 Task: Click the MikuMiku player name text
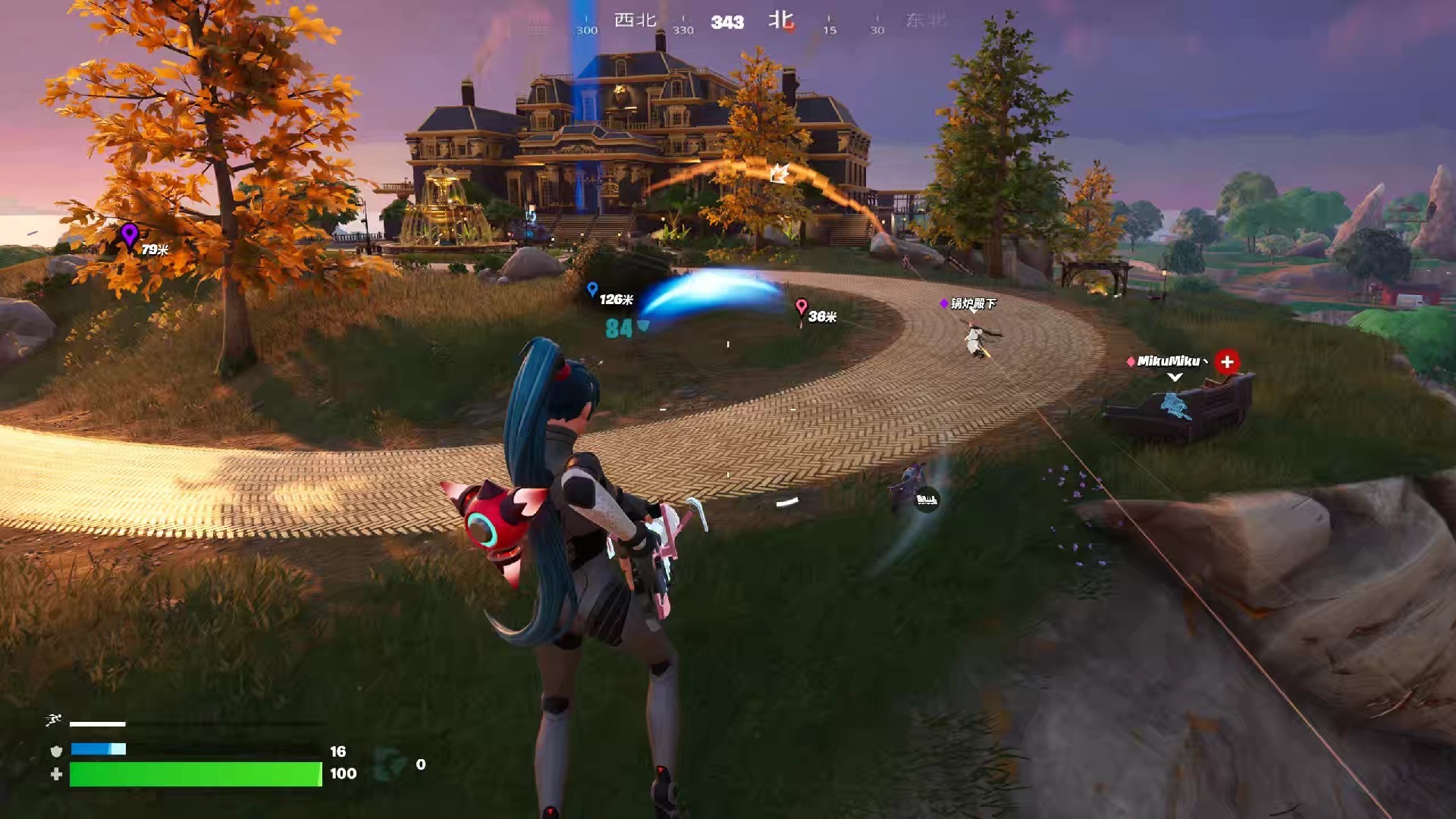pyautogui.click(x=1169, y=361)
